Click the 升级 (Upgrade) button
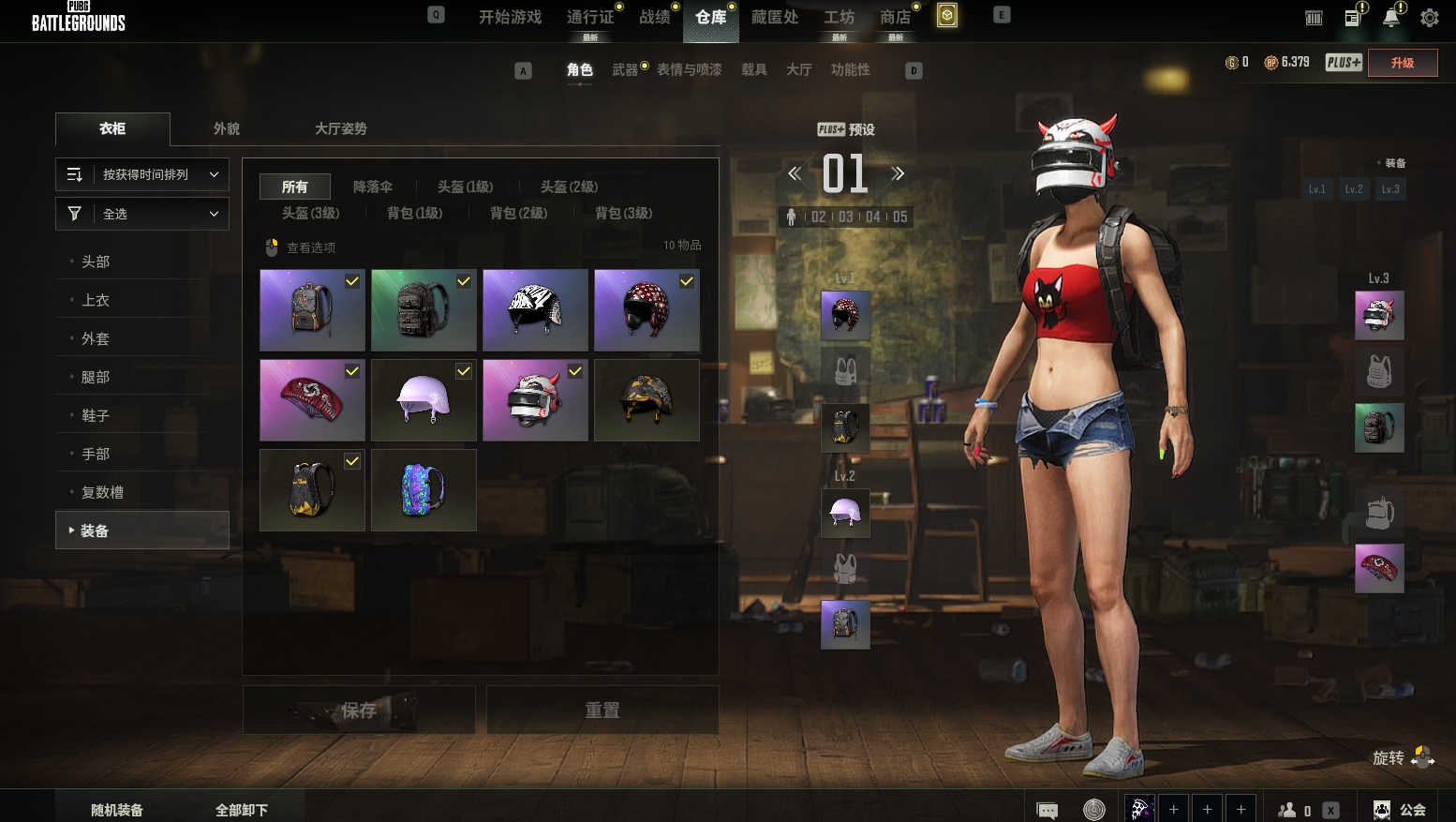 1402,63
